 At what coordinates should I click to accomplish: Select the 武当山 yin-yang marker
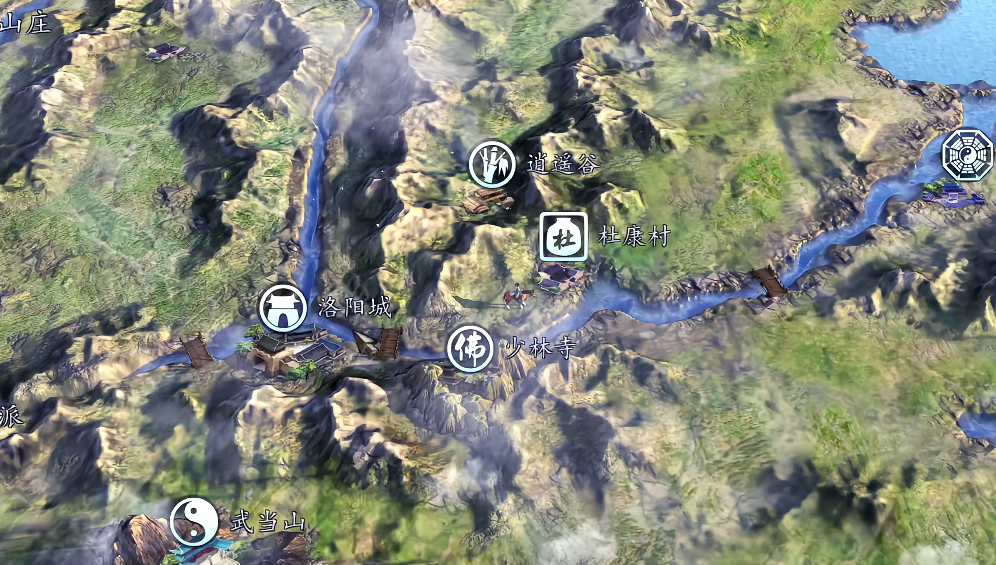pos(194,521)
